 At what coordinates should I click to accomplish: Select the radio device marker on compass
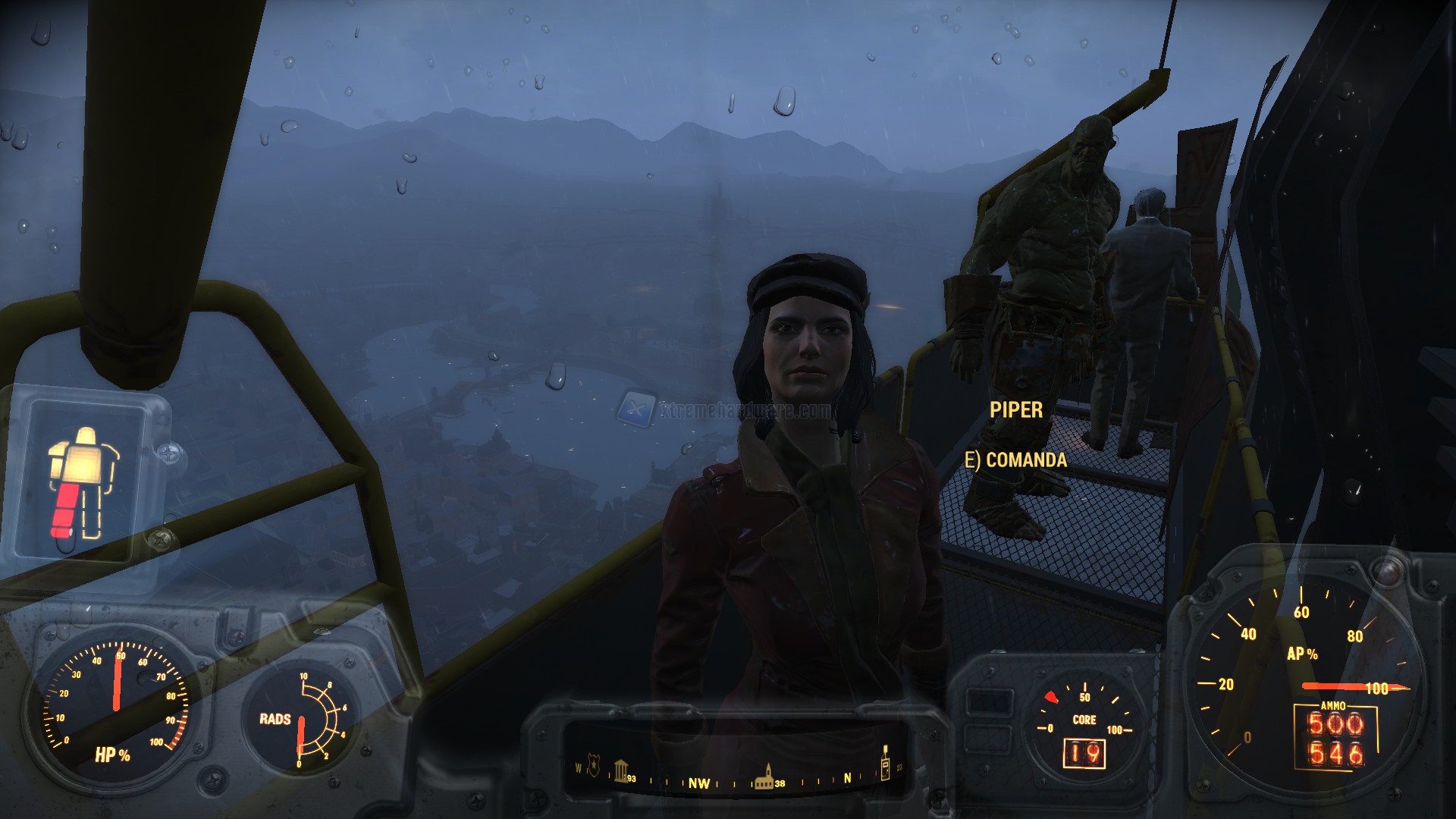(884, 767)
